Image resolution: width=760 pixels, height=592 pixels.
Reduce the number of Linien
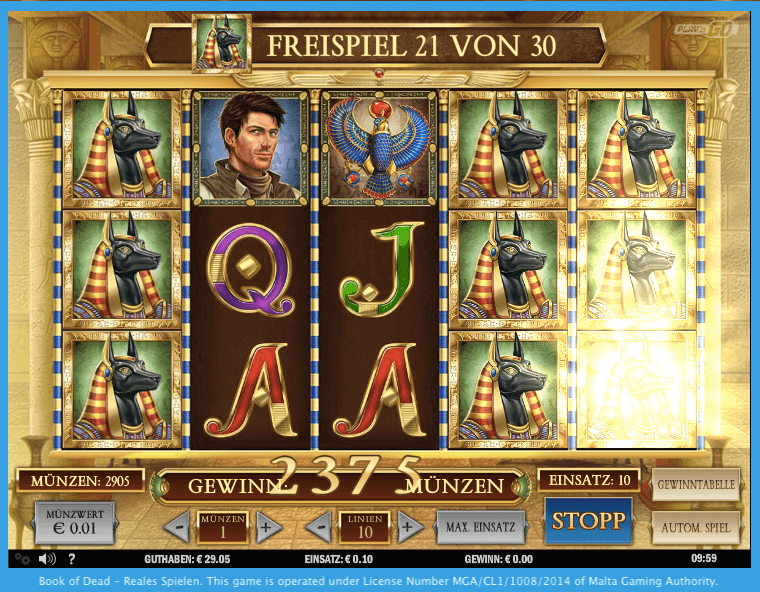(318, 526)
